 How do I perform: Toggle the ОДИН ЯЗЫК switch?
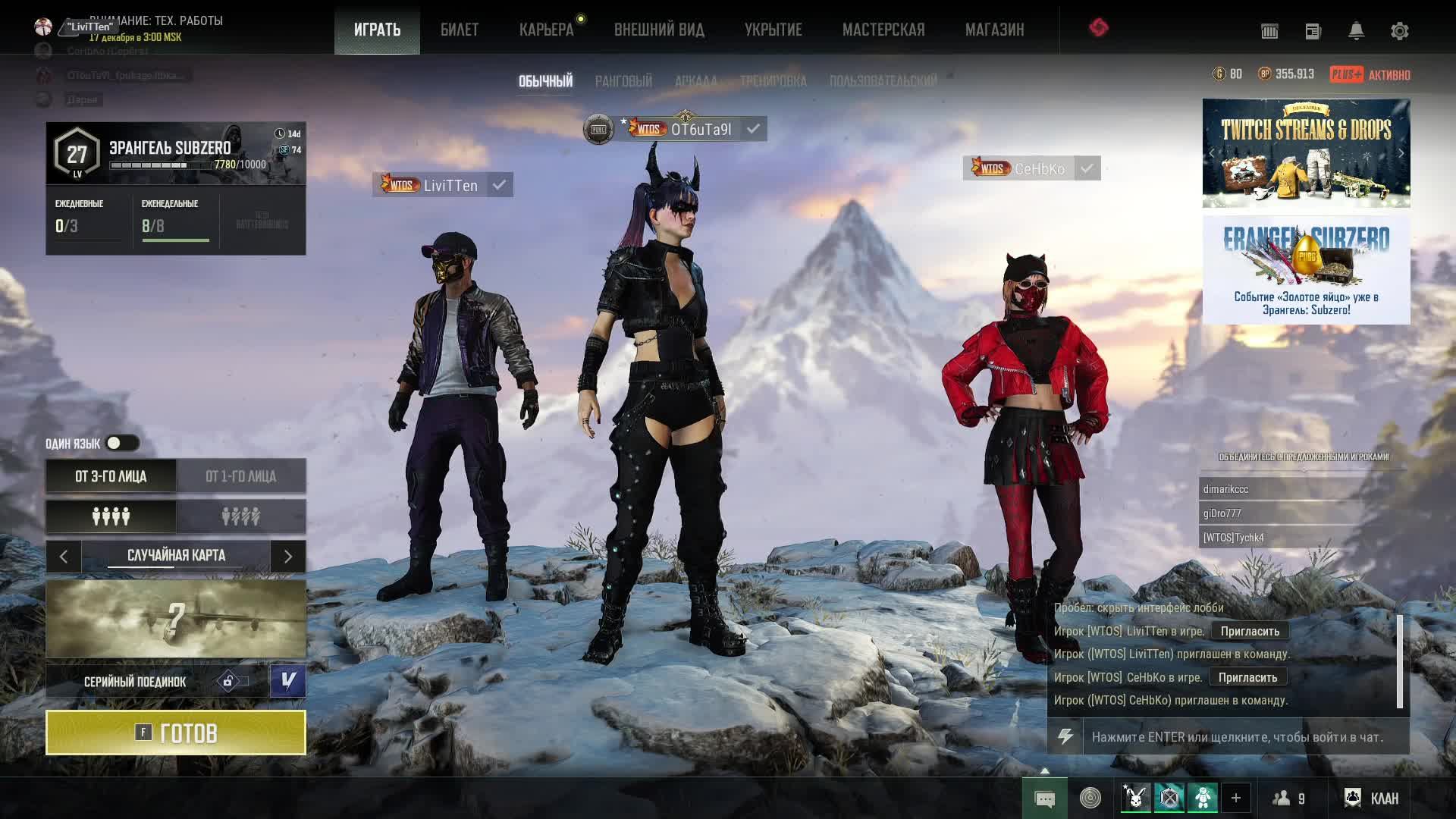[121, 443]
